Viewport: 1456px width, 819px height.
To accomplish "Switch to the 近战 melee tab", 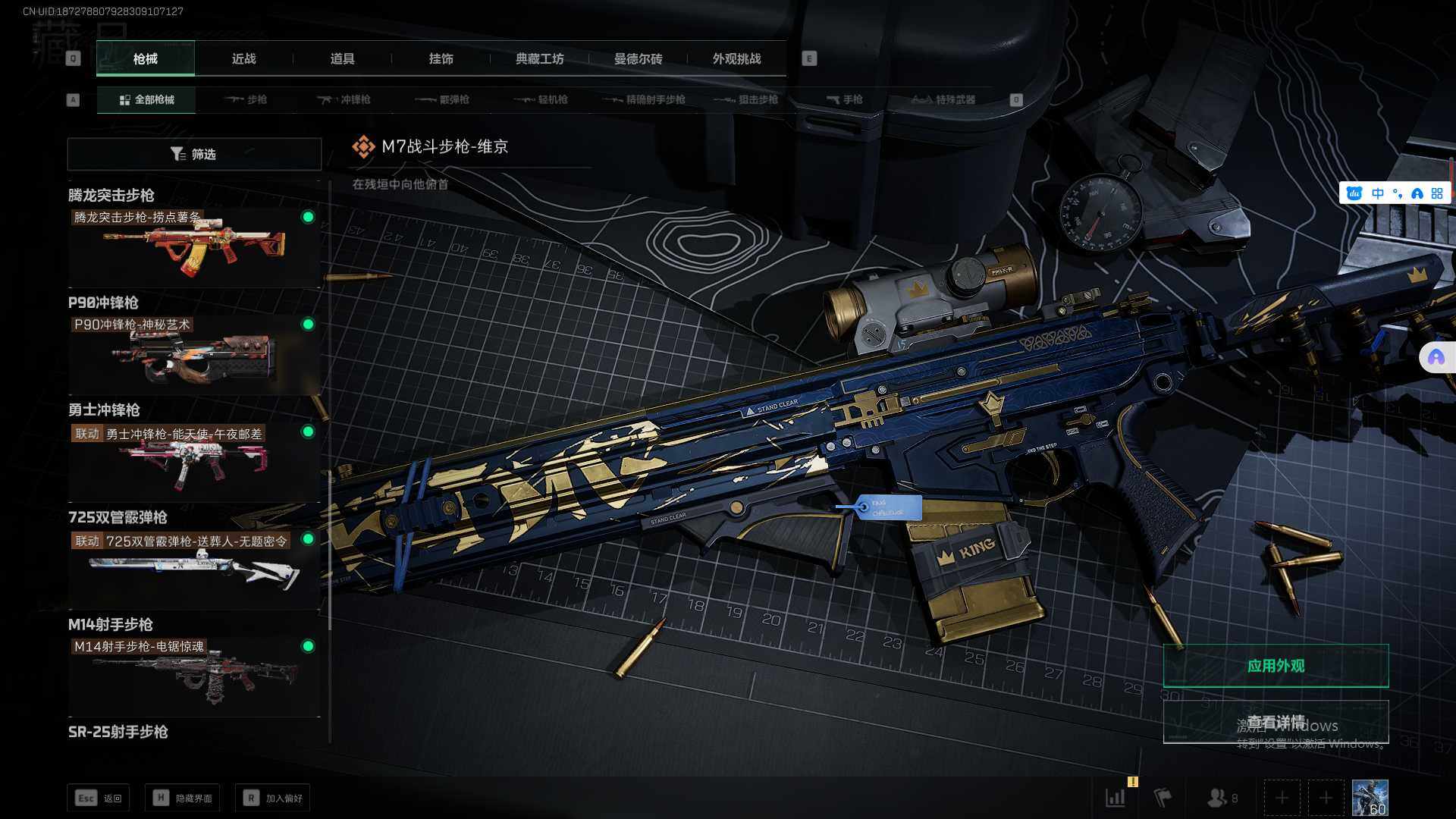I will [243, 59].
